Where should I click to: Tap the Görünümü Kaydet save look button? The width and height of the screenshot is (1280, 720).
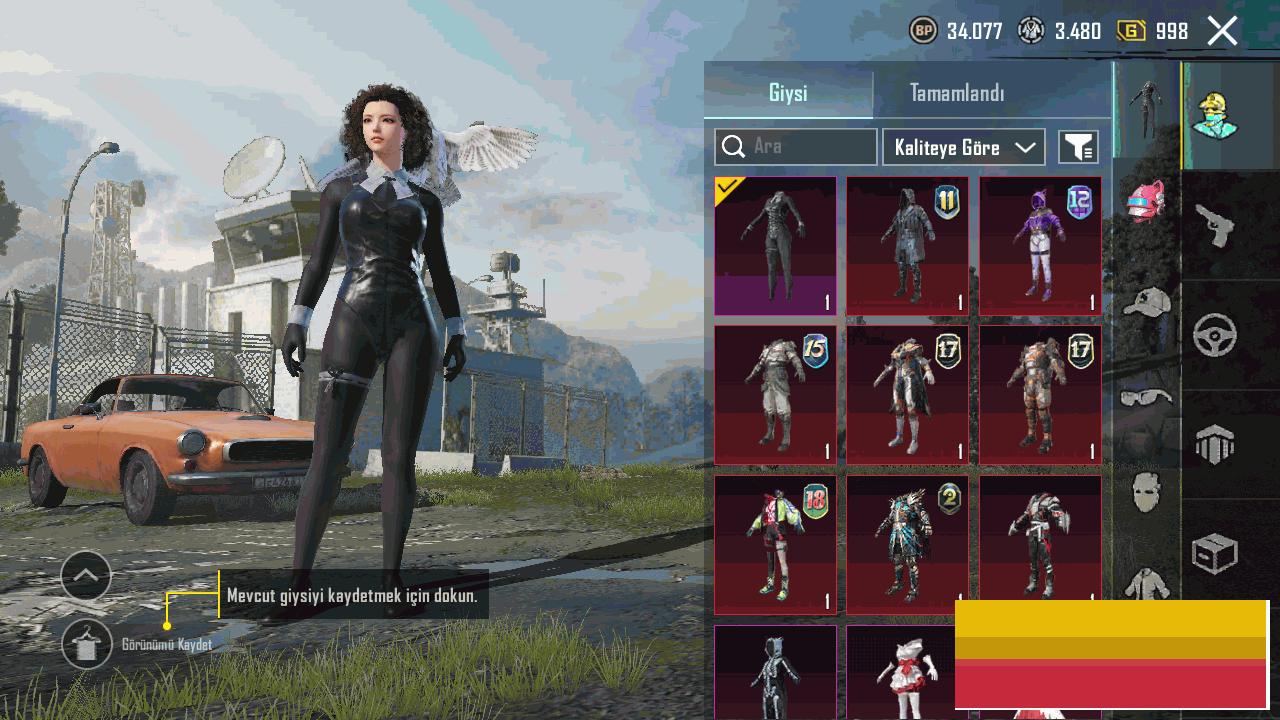(87, 644)
